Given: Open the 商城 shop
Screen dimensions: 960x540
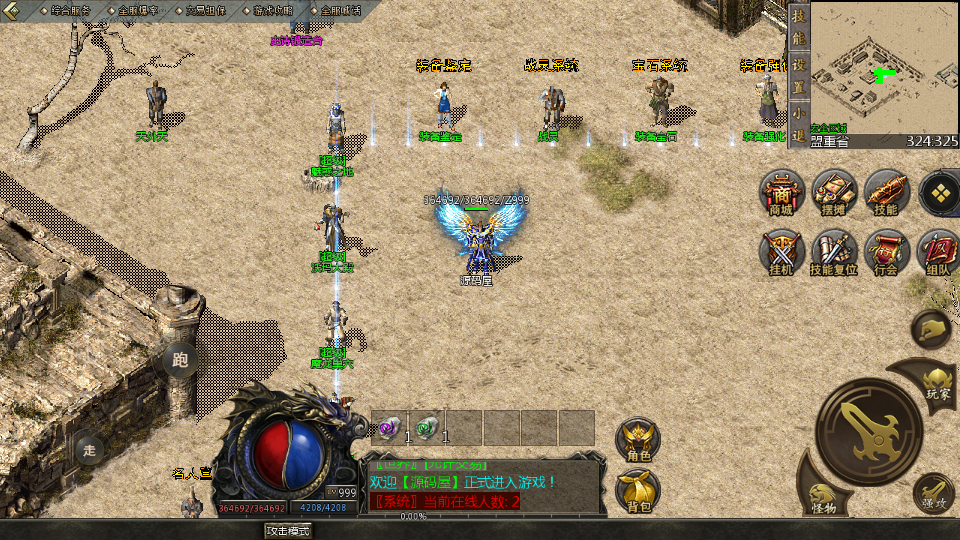Looking at the screenshot, I should (781, 193).
